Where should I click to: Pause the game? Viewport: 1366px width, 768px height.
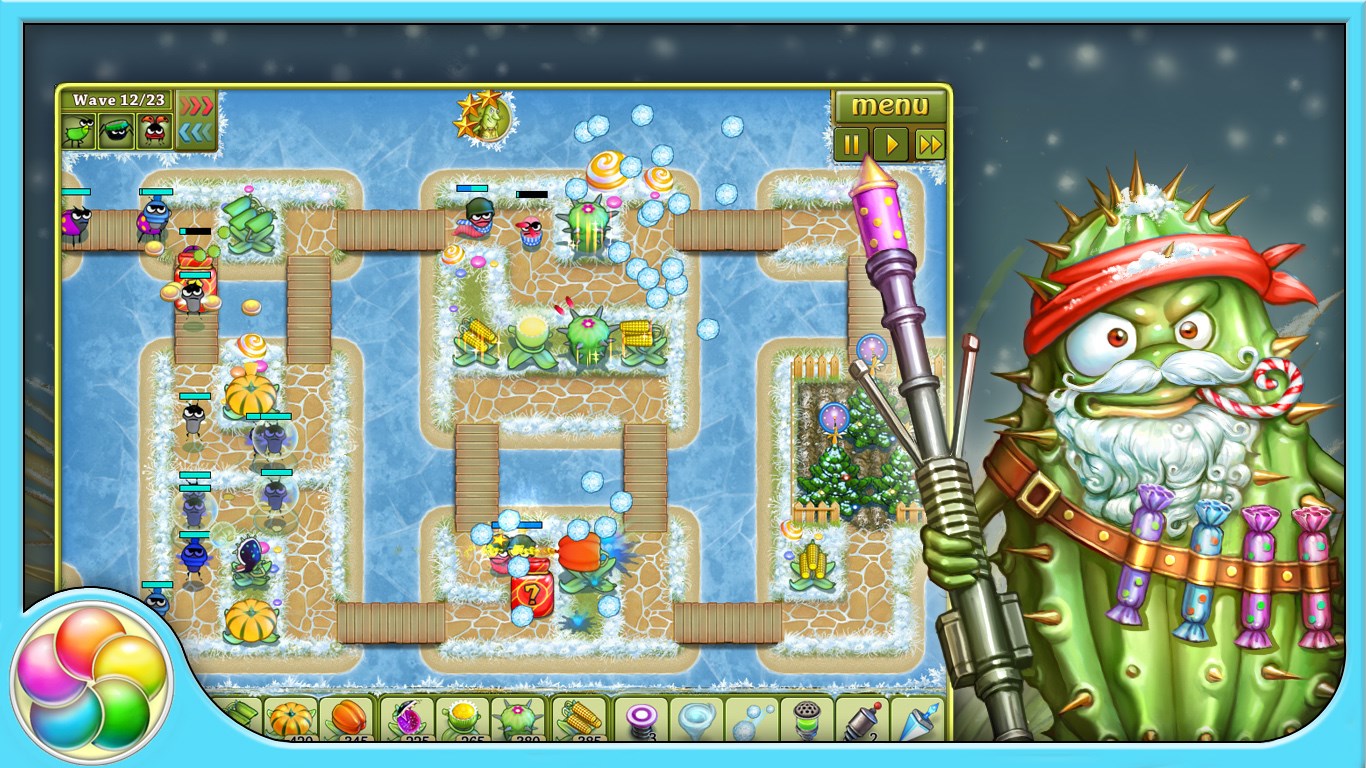point(851,145)
